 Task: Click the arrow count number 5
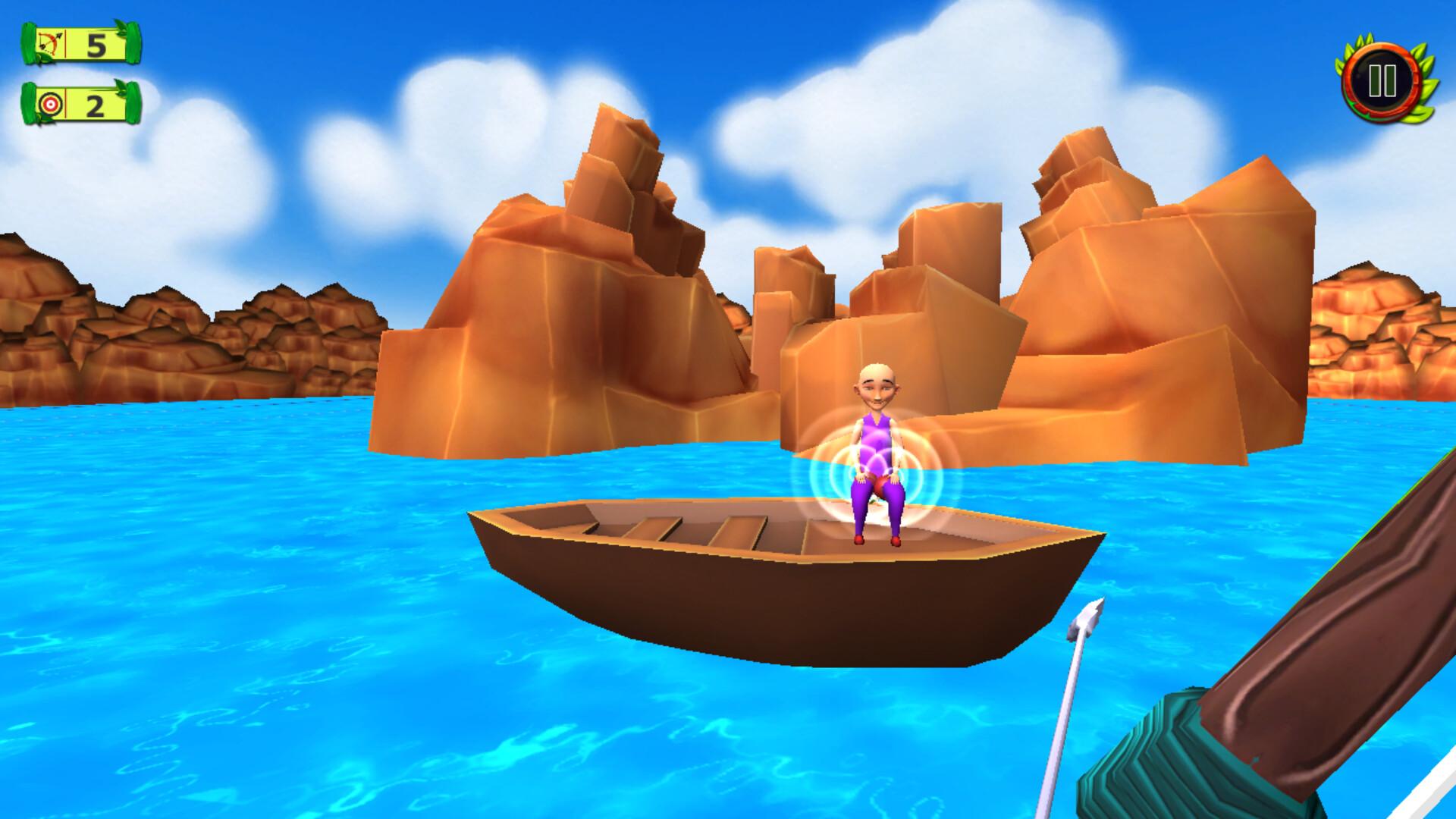point(96,47)
